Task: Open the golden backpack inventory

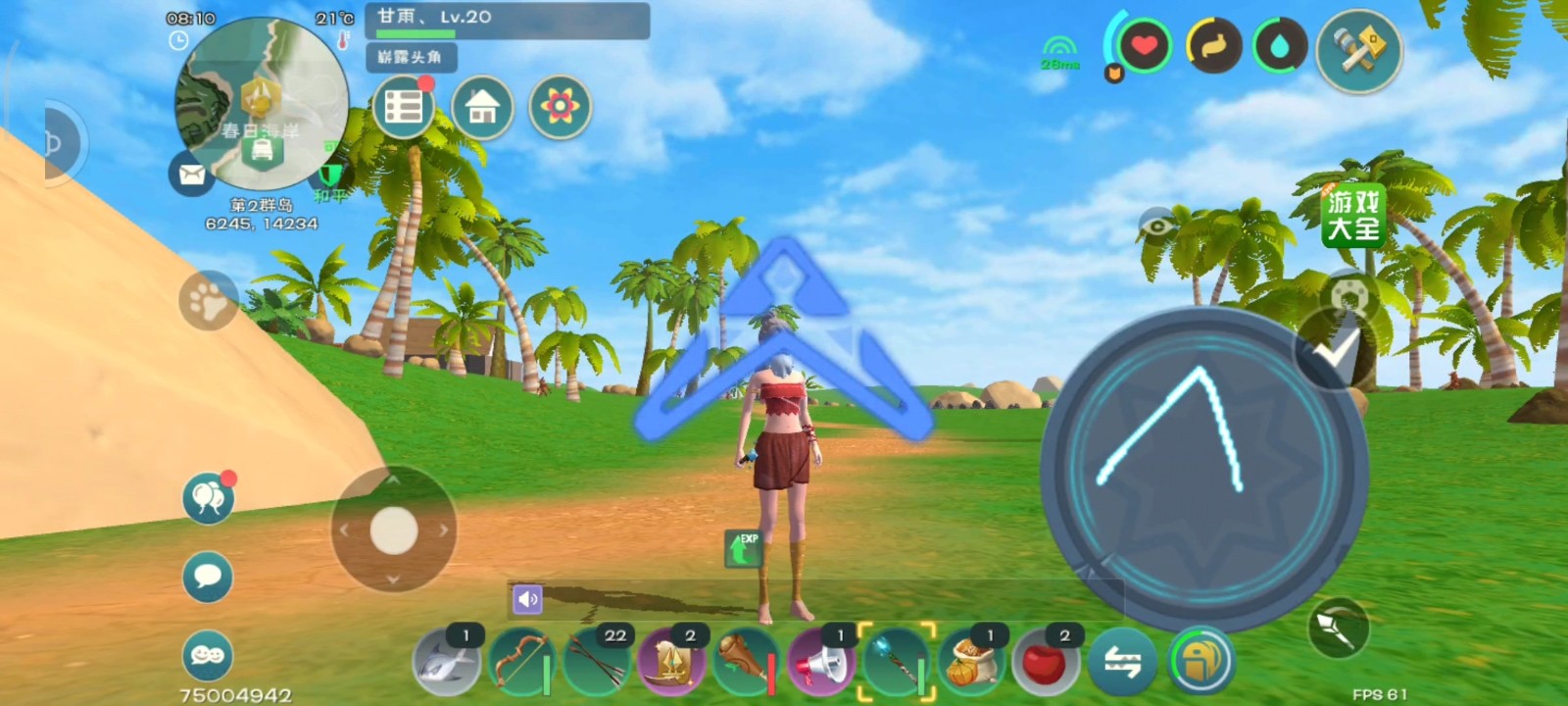Action: [1201, 660]
